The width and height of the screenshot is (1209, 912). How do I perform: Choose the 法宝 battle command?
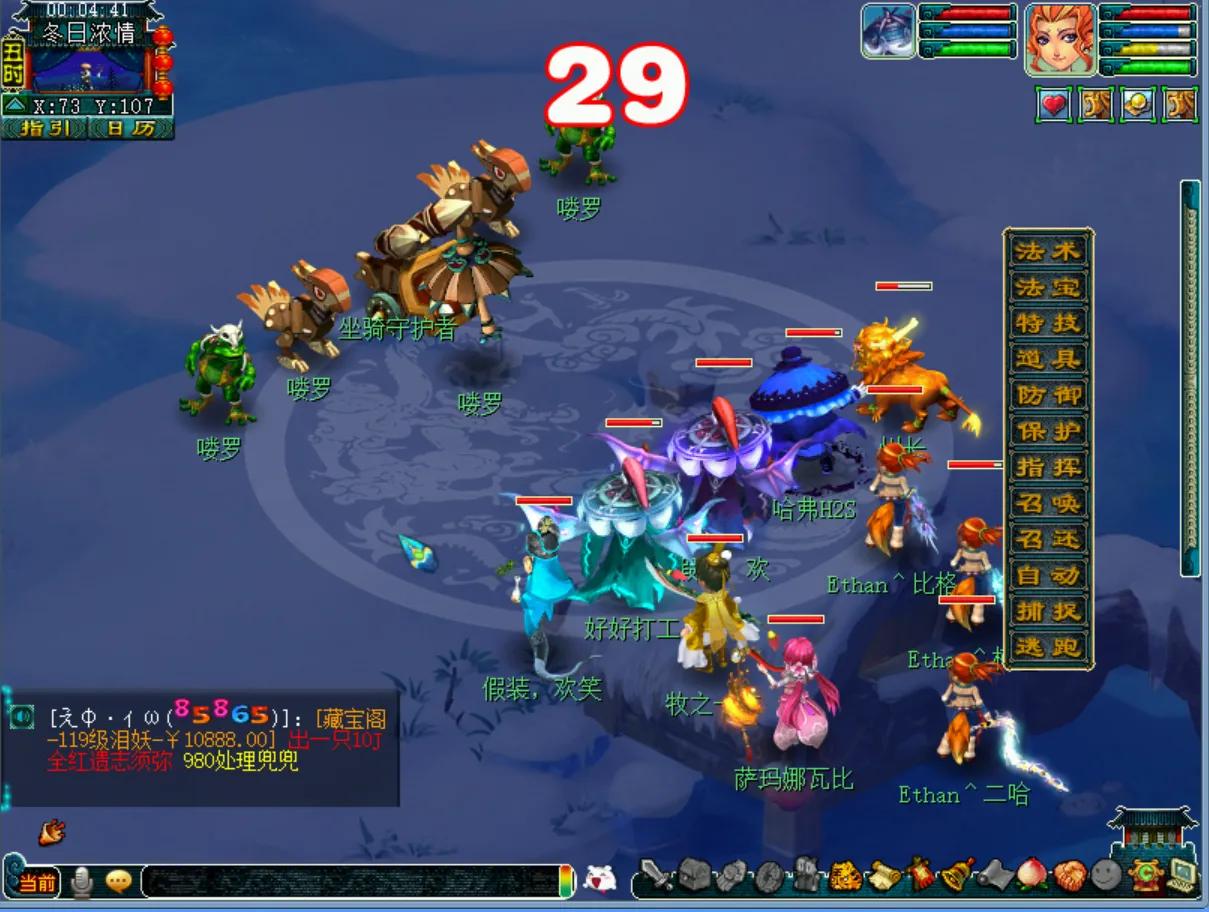(x=1048, y=287)
